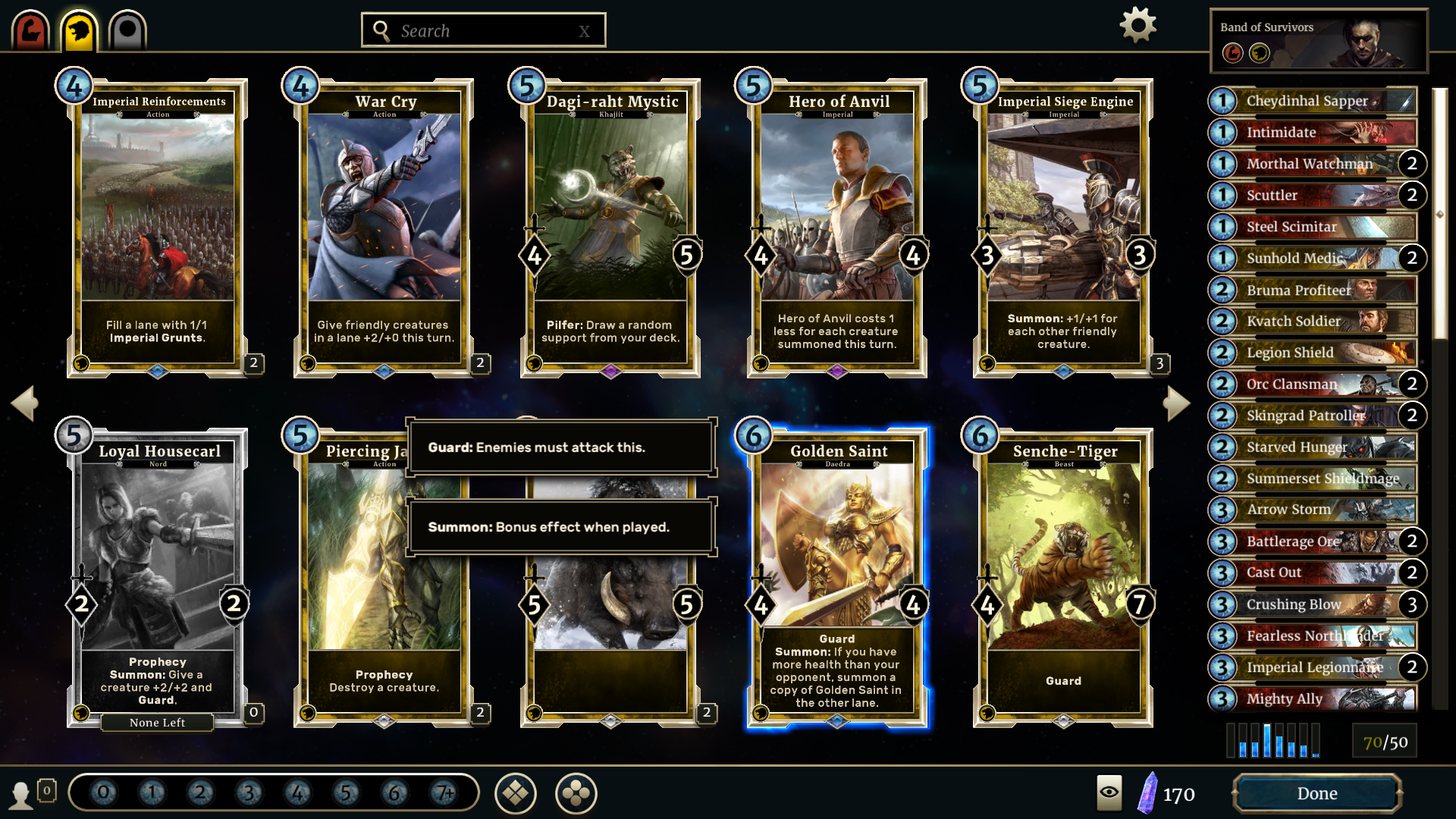Toggle the eye visibility button
1456x819 pixels.
(x=1109, y=792)
